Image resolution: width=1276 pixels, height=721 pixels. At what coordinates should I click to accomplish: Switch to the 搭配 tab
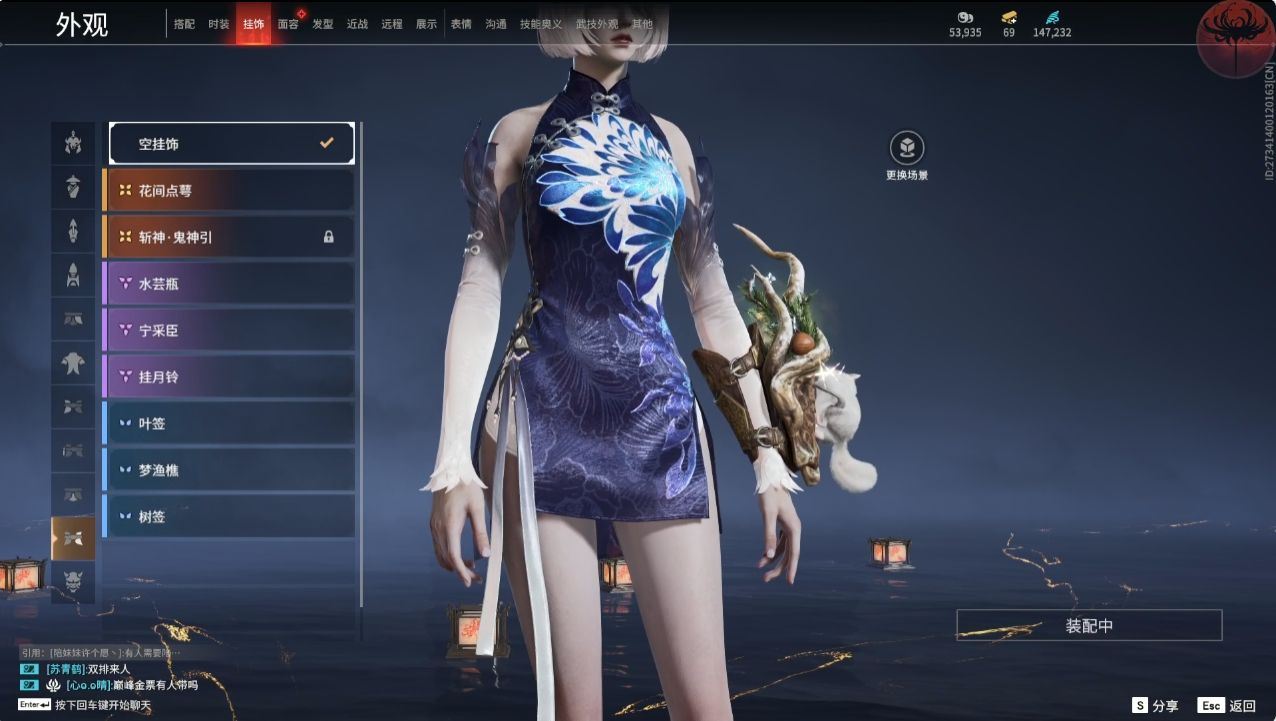coord(184,24)
